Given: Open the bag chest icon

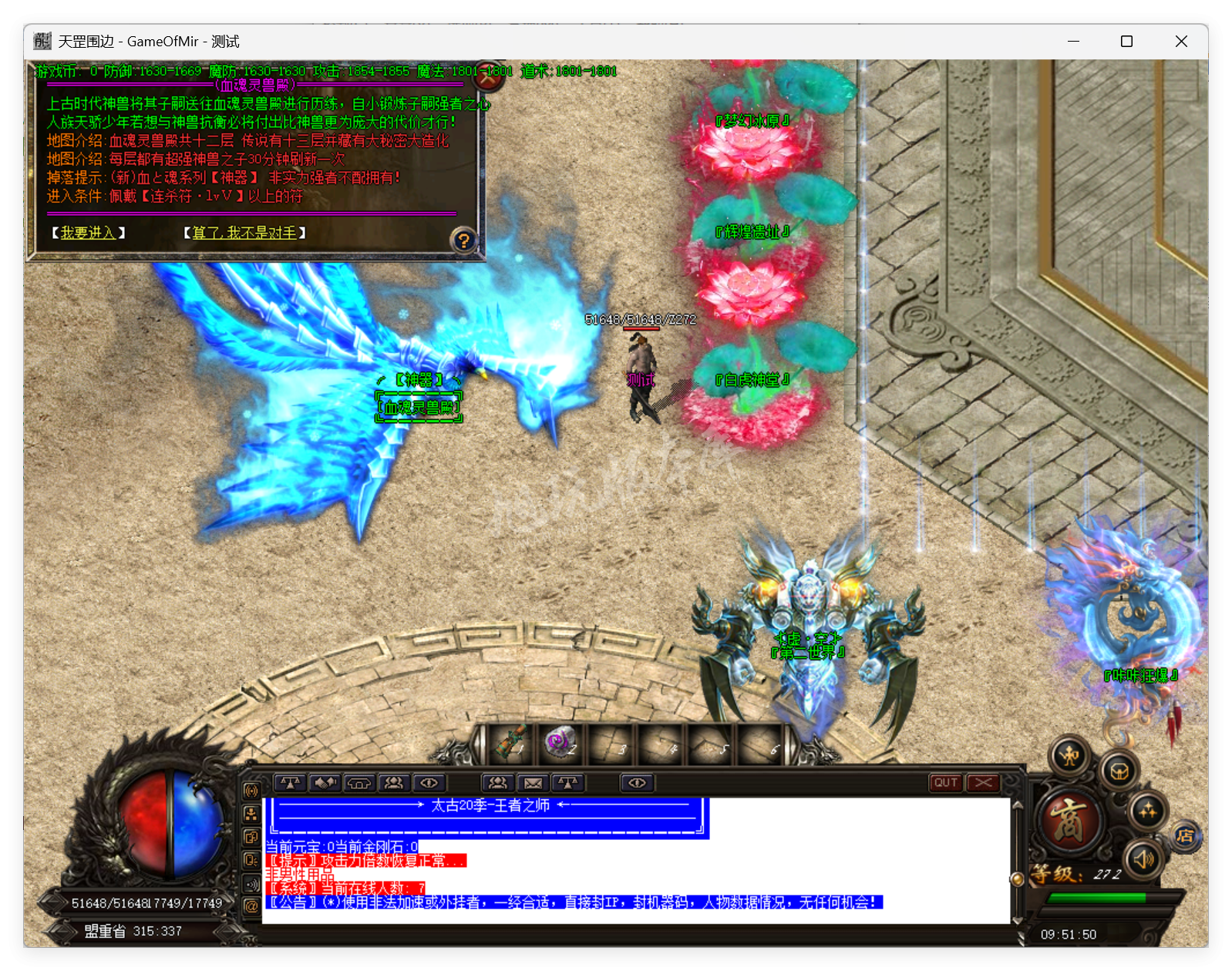Looking at the screenshot, I should coord(1119,771).
